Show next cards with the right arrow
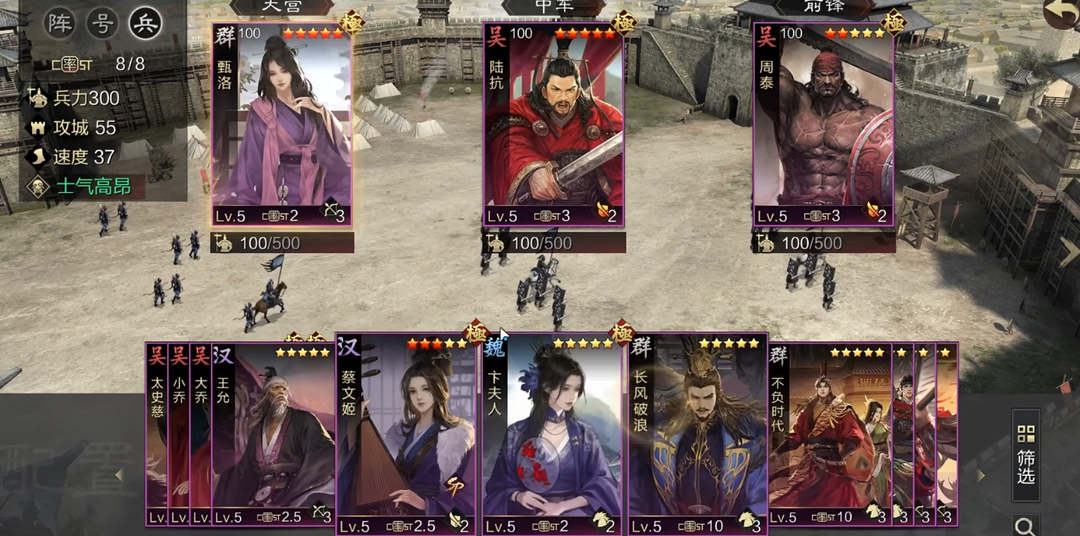The width and height of the screenshot is (1080, 536). pyautogui.click(x=981, y=476)
